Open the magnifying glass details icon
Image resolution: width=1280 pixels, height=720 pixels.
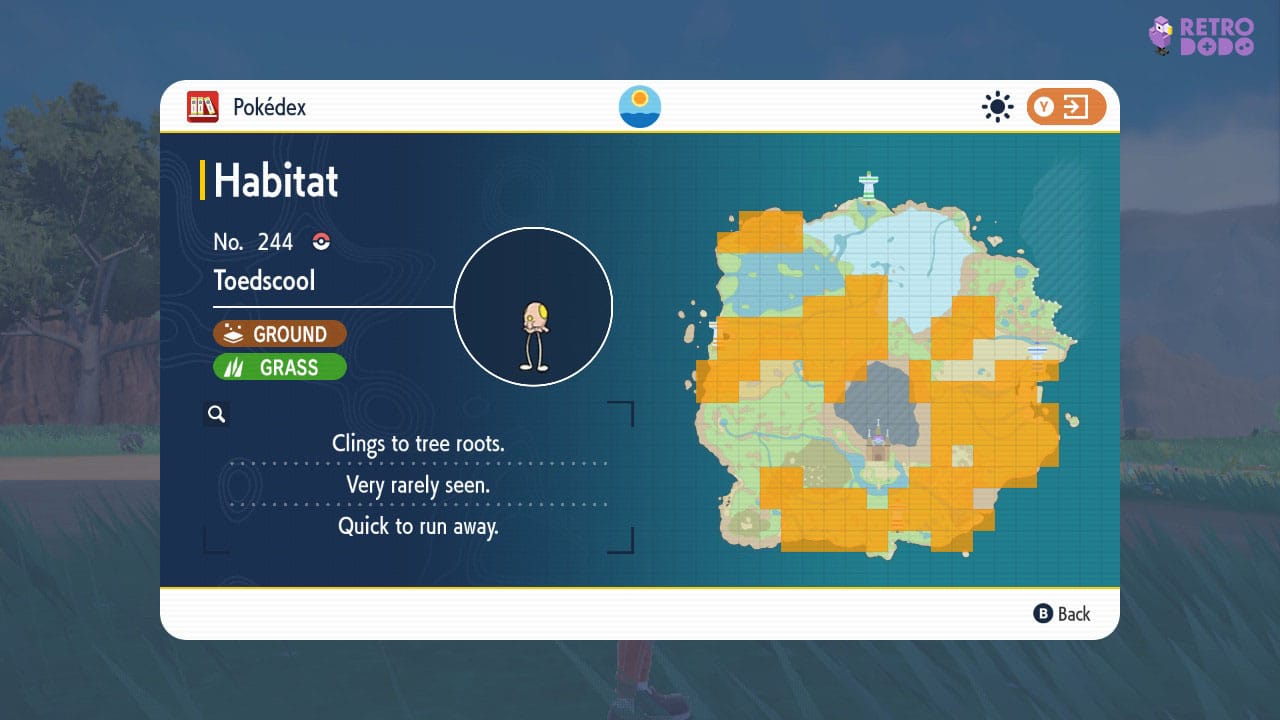[x=216, y=414]
